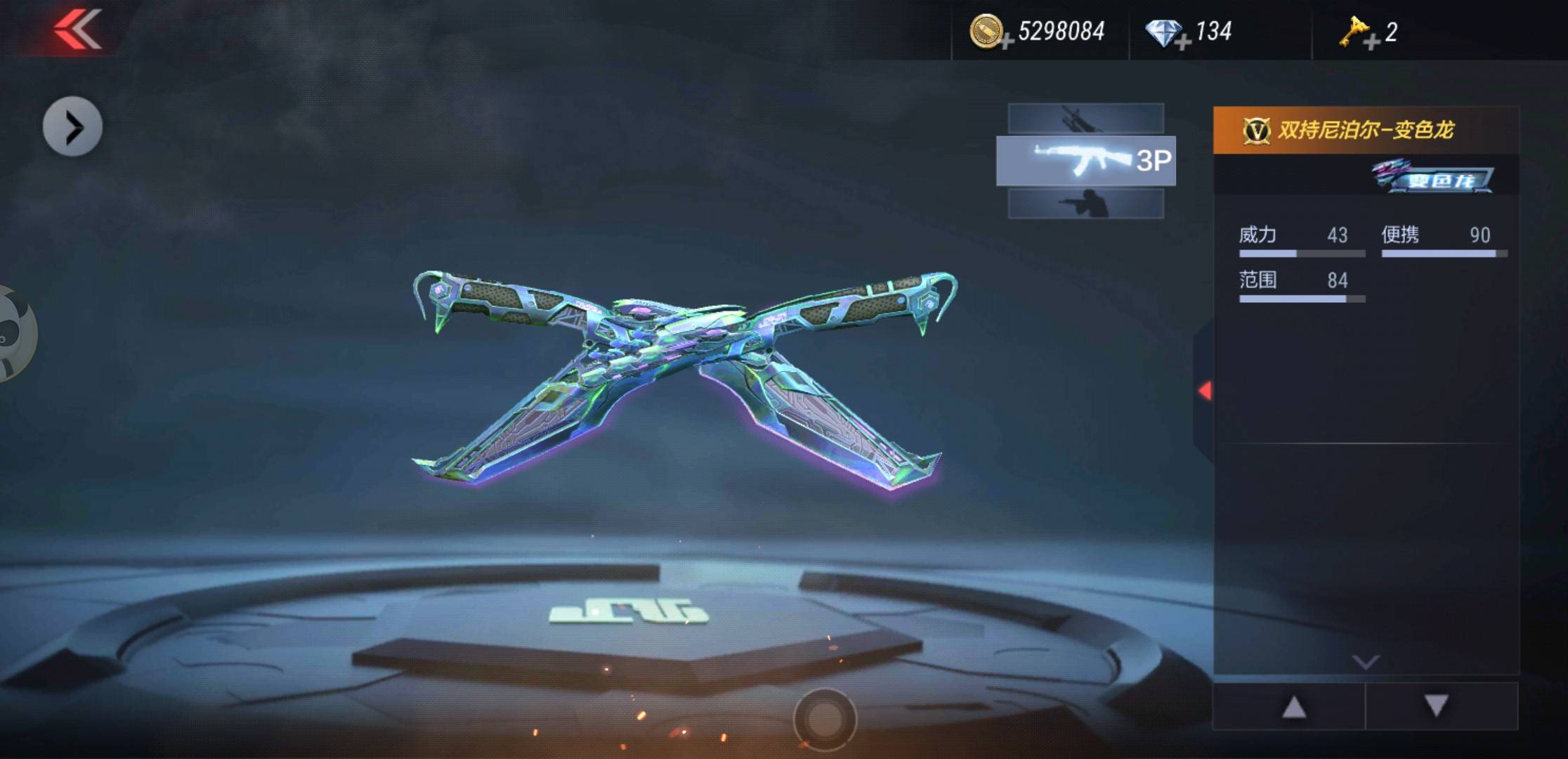
Task: Tap the round joystick button at the bottom
Action: (825, 719)
